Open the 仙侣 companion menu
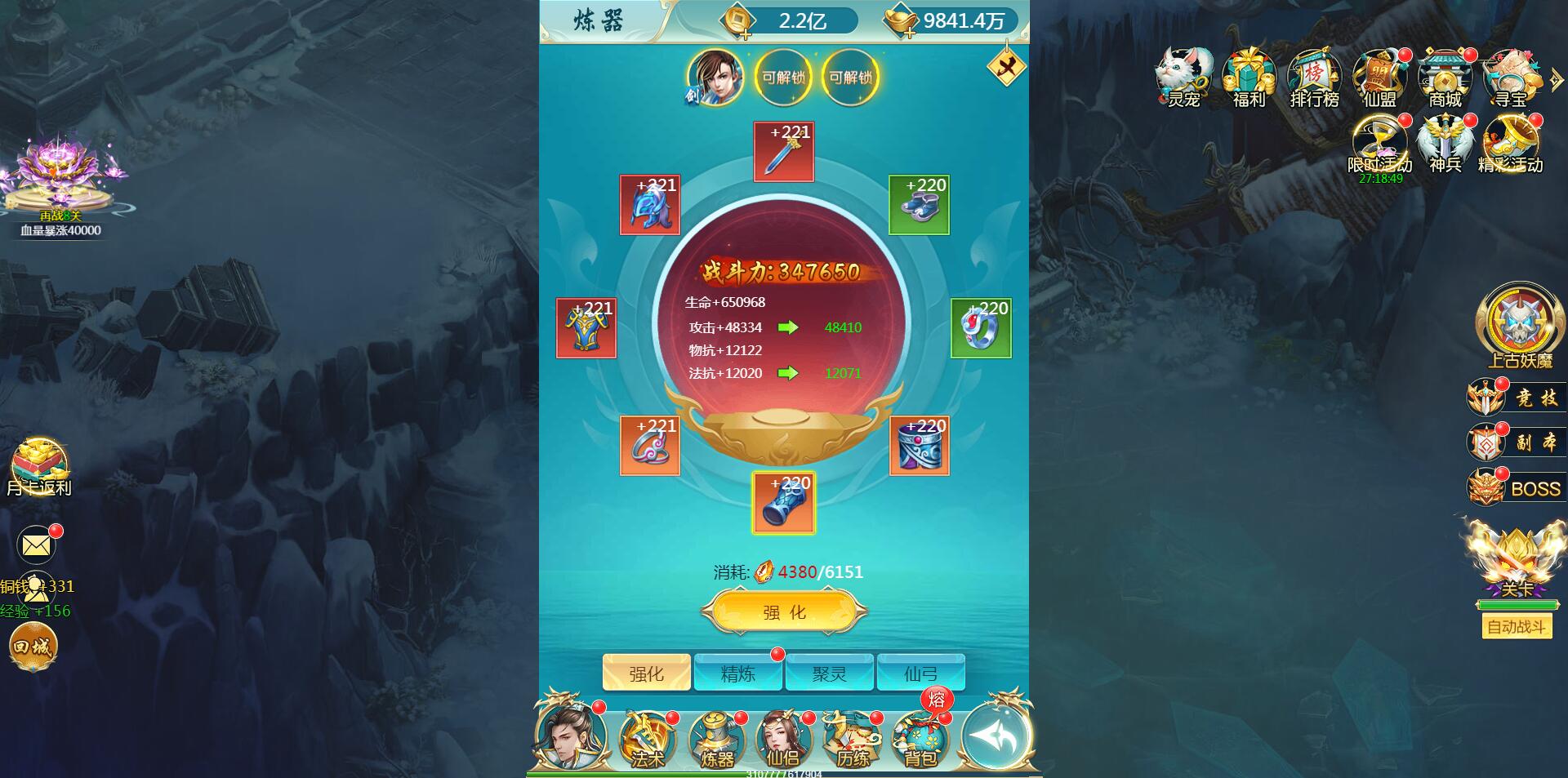Image resolution: width=1568 pixels, height=778 pixels. pyautogui.click(x=783, y=740)
